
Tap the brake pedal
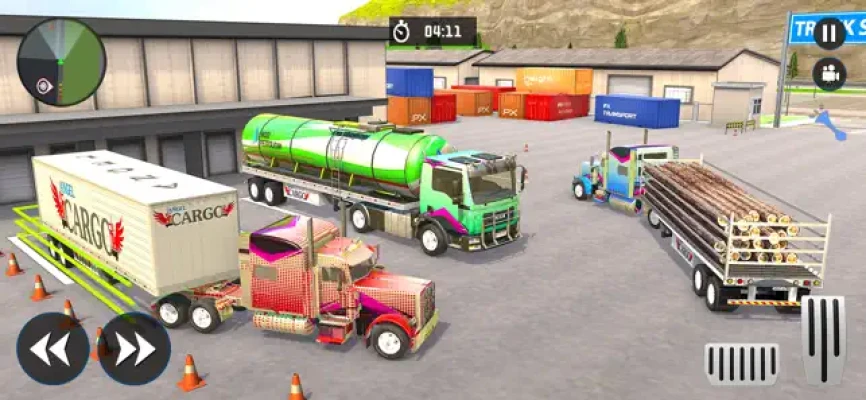coord(741,364)
